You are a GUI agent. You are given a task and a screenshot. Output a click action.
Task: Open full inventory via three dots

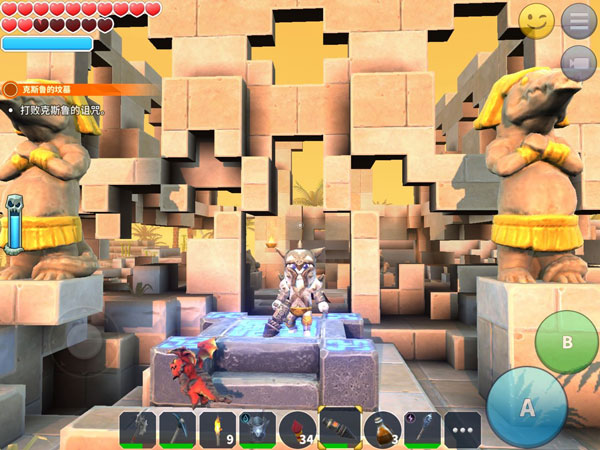[462, 430]
